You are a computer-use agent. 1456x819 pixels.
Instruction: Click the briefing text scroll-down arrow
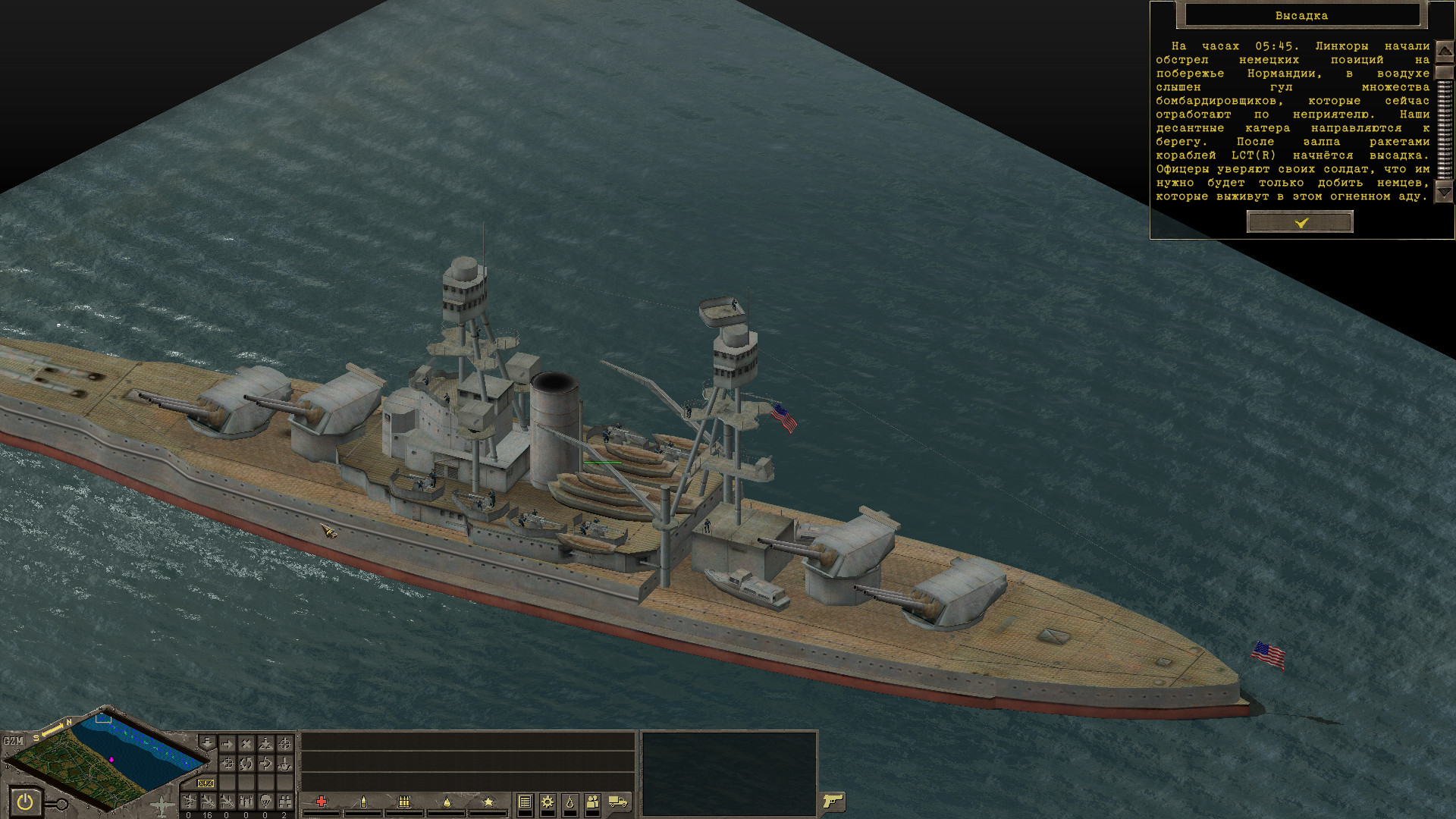[1444, 193]
